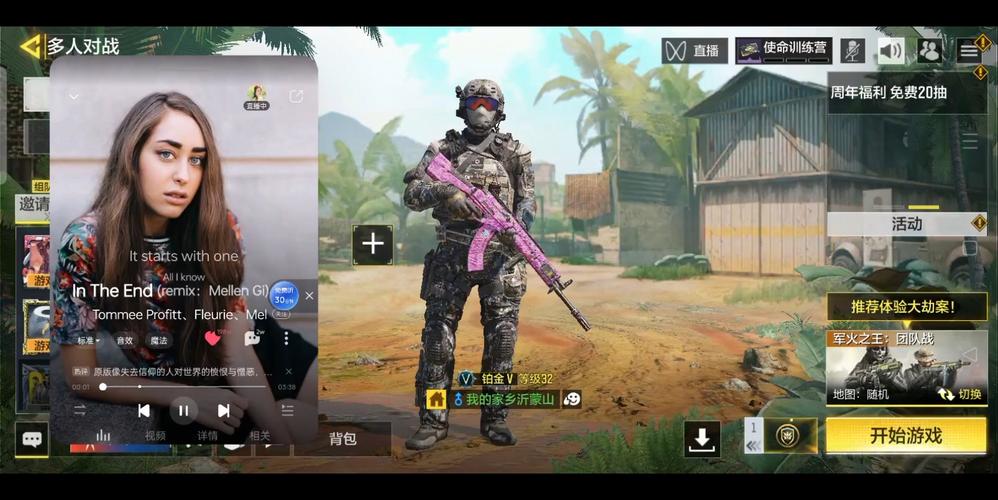Image resolution: width=998 pixels, height=500 pixels.
Task: Switch game mode with 切换
Action: pyautogui.click(x=959, y=394)
